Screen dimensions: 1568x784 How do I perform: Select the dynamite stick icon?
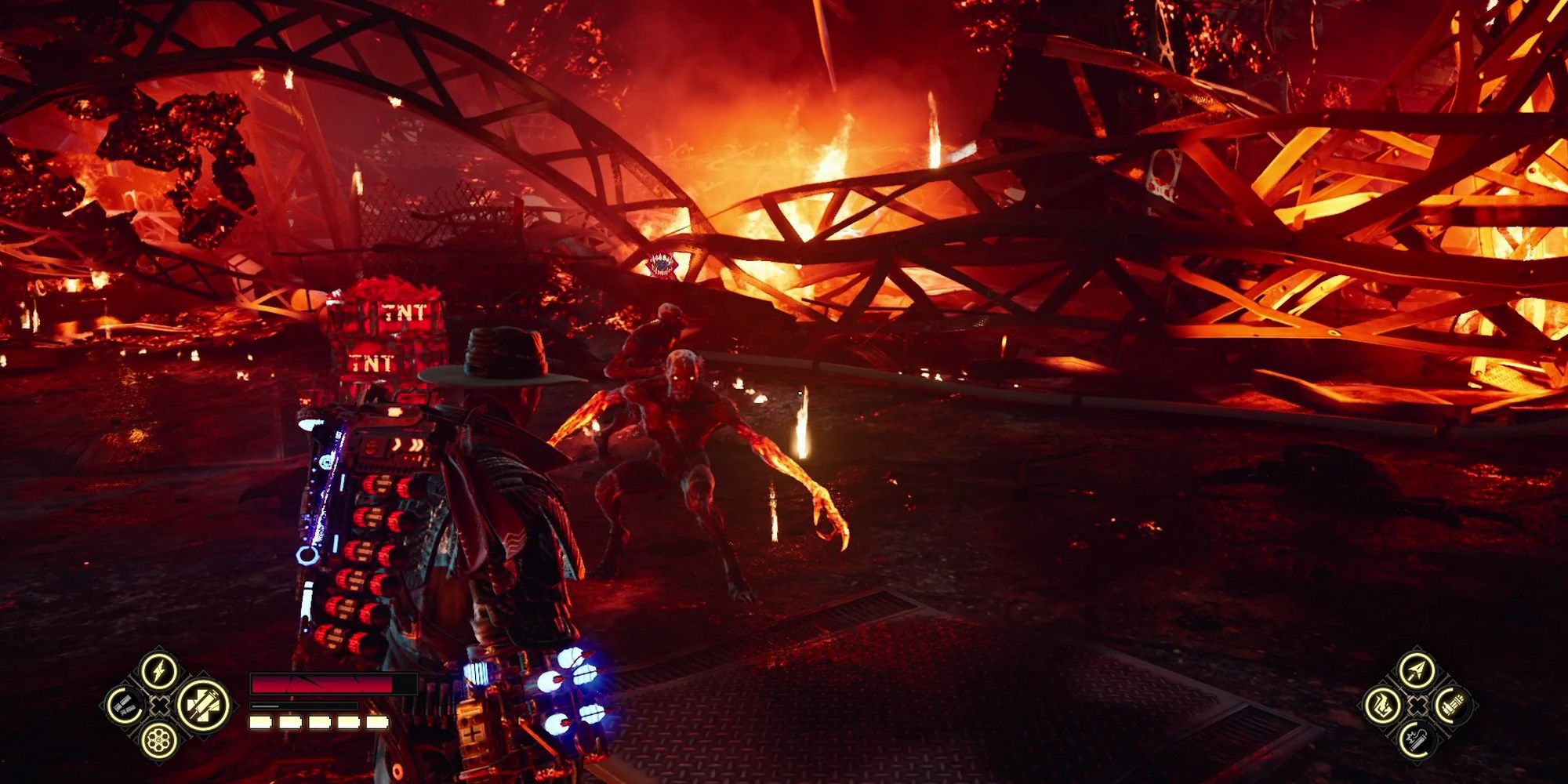coord(1417,739)
